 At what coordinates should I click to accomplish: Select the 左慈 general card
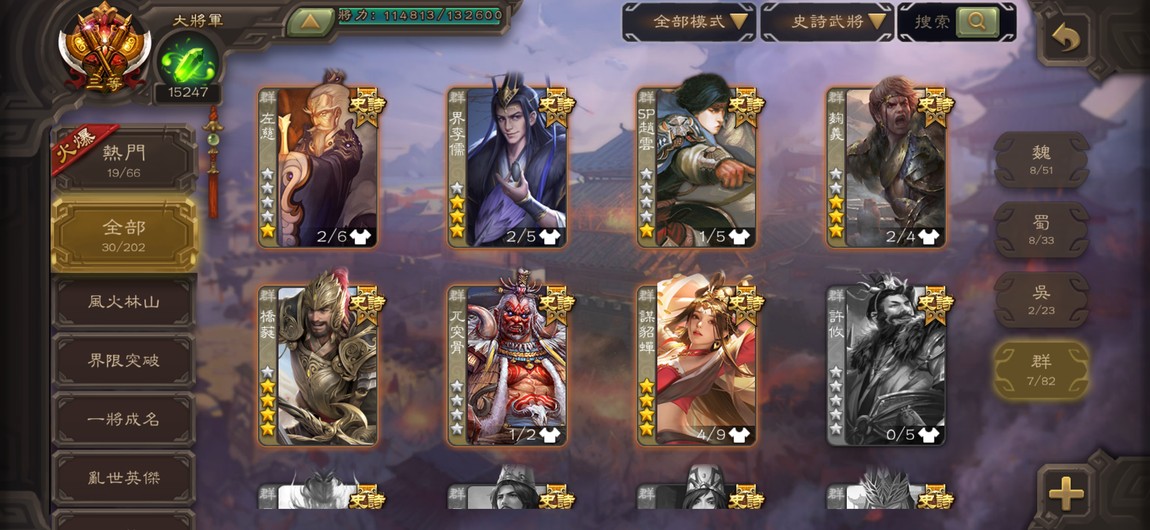pyautogui.click(x=318, y=168)
